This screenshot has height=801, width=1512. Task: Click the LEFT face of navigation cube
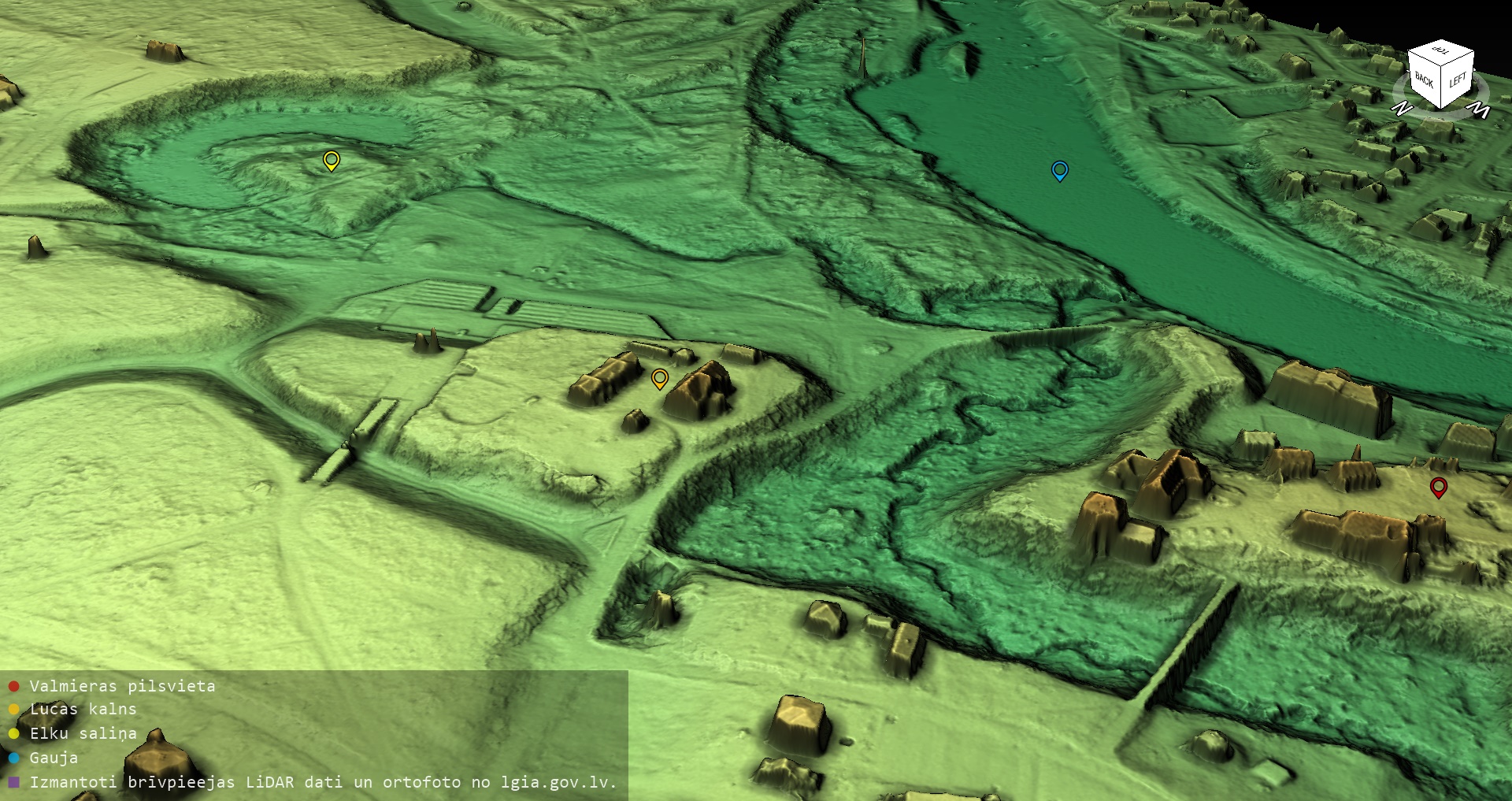pyautogui.click(x=1457, y=80)
